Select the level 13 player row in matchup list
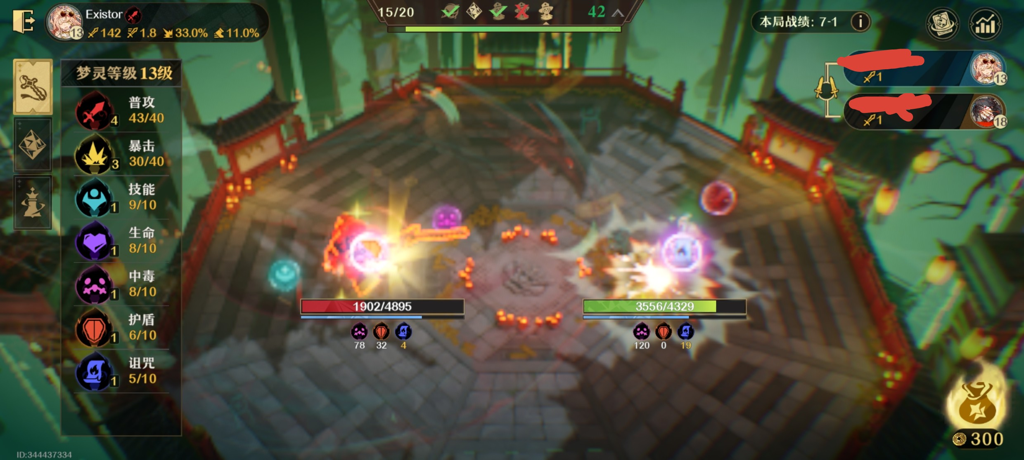1024x460 pixels. (x=920, y=69)
